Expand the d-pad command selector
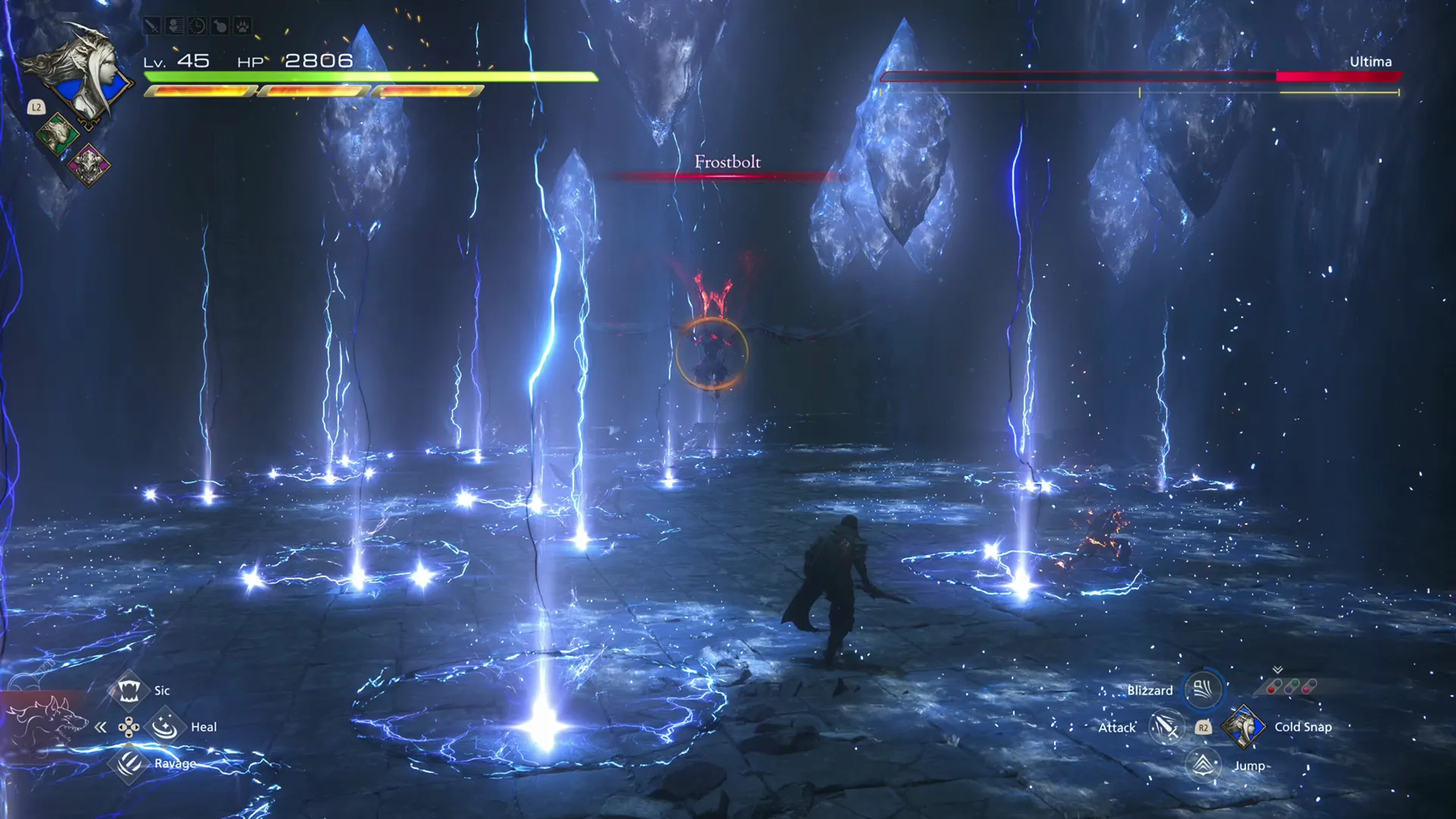The image size is (1456, 819). (x=130, y=726)
